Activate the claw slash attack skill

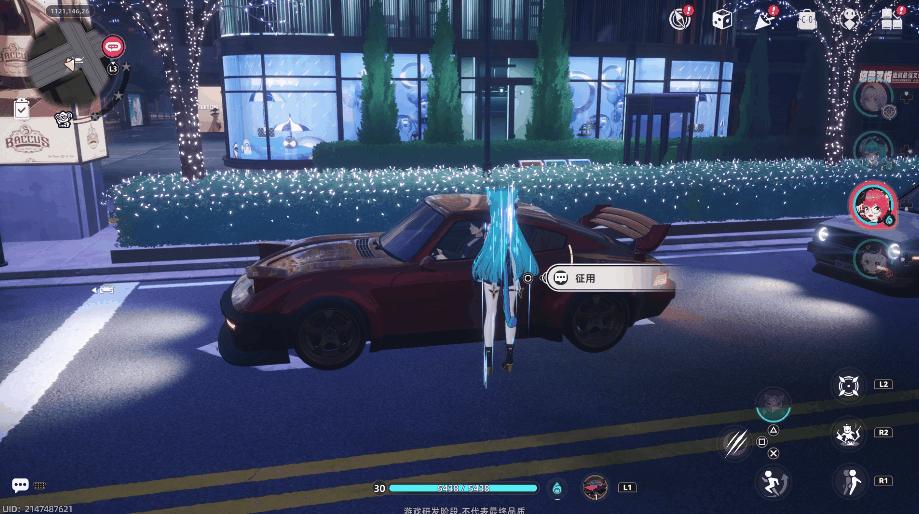tap(734, 442)
